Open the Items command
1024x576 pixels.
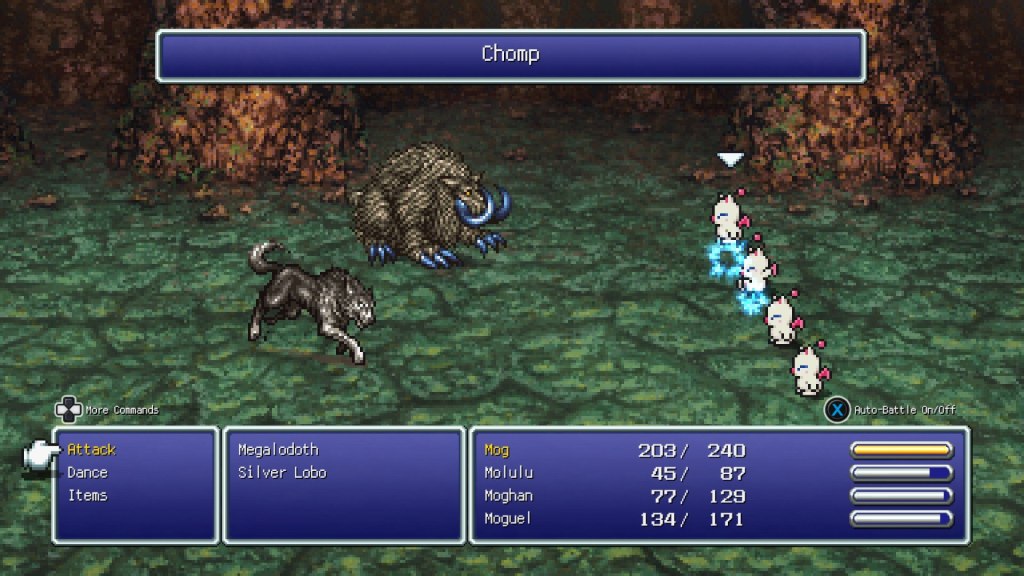coord(87,496)
